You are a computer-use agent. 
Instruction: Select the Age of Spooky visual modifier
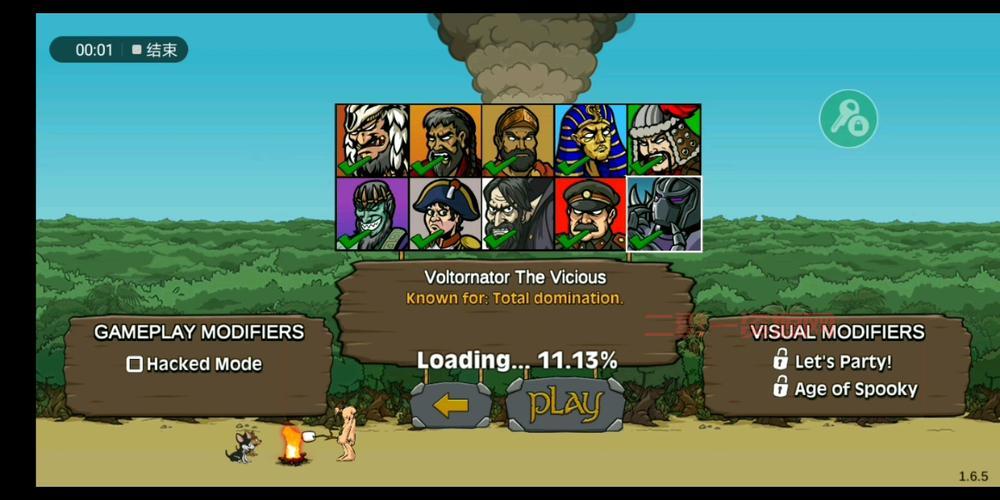click(844, 389)
